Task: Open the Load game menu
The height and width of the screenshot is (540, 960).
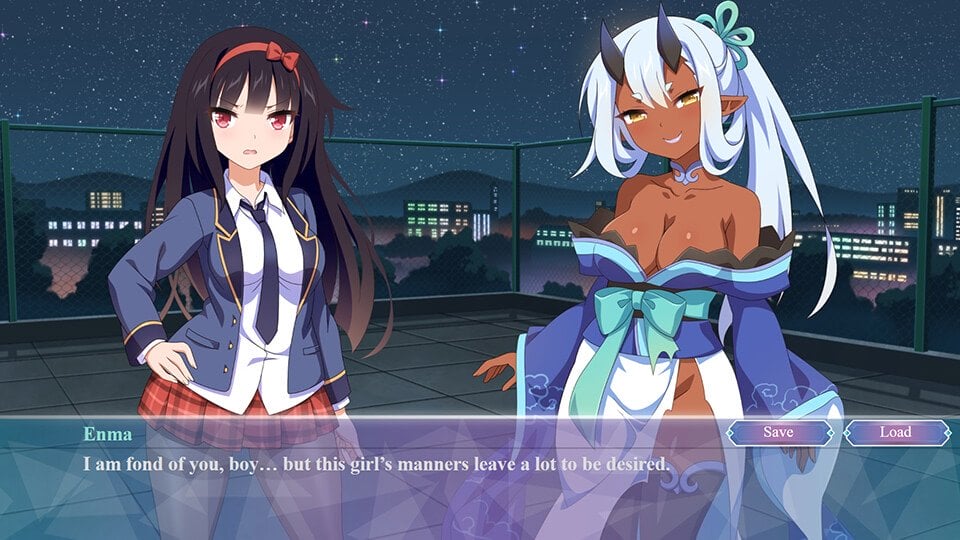Action: (x=895, y=432)
